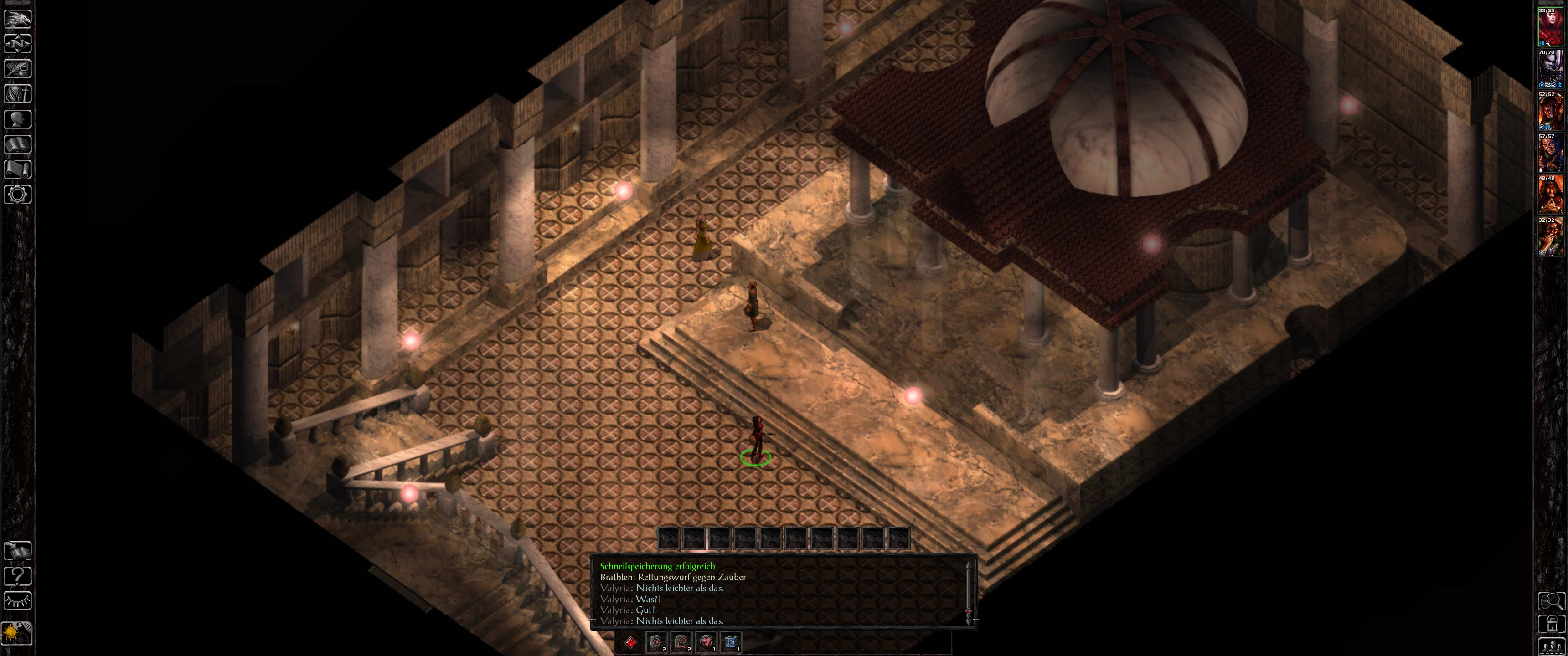Image resolution: width=1568 pixels, height=656 pixels.
Task: Open the options gear icon
Action: [x=18, y=195]
